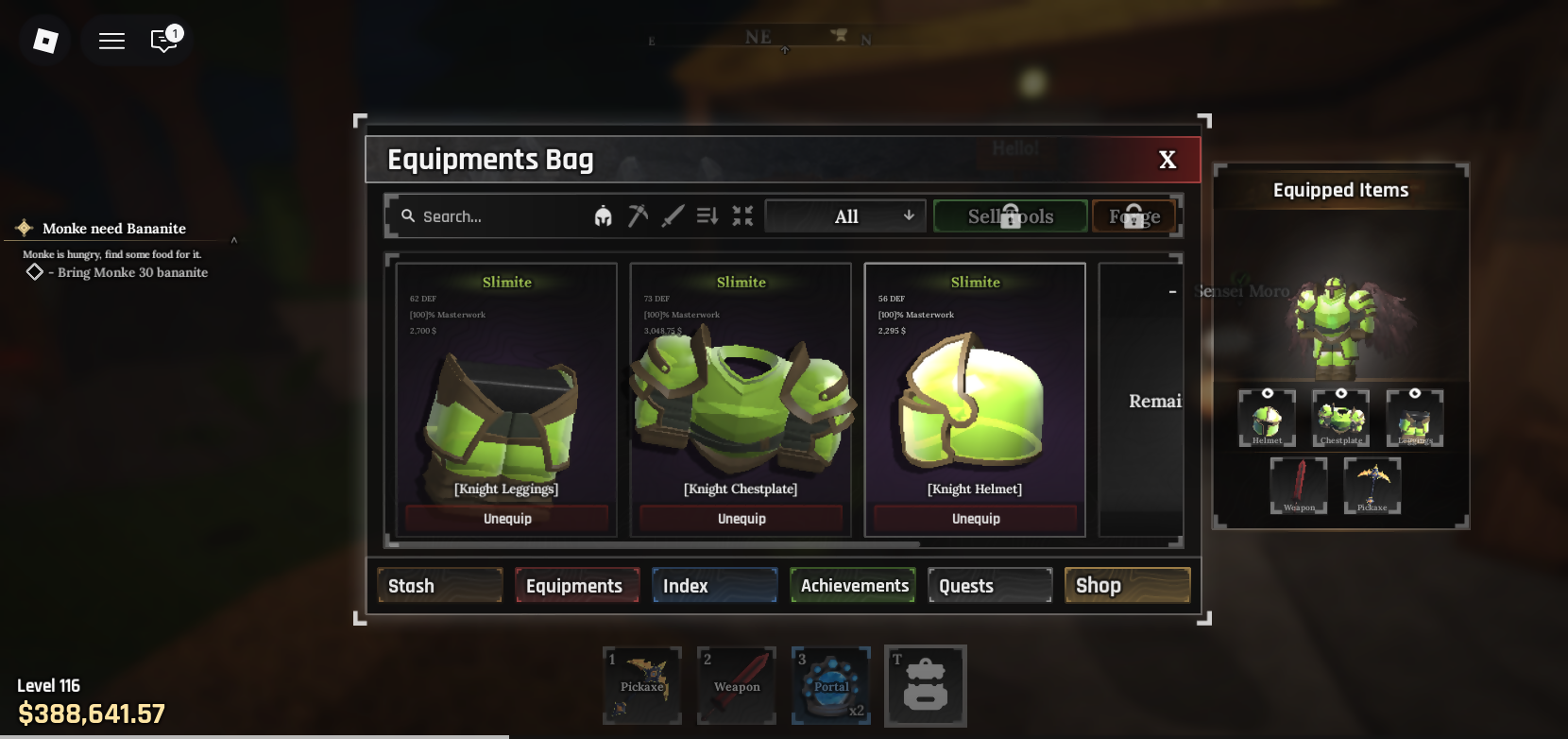Unequip the Knight Helmet
Screen dimensions: 1568x739
[x=976, y=519]
